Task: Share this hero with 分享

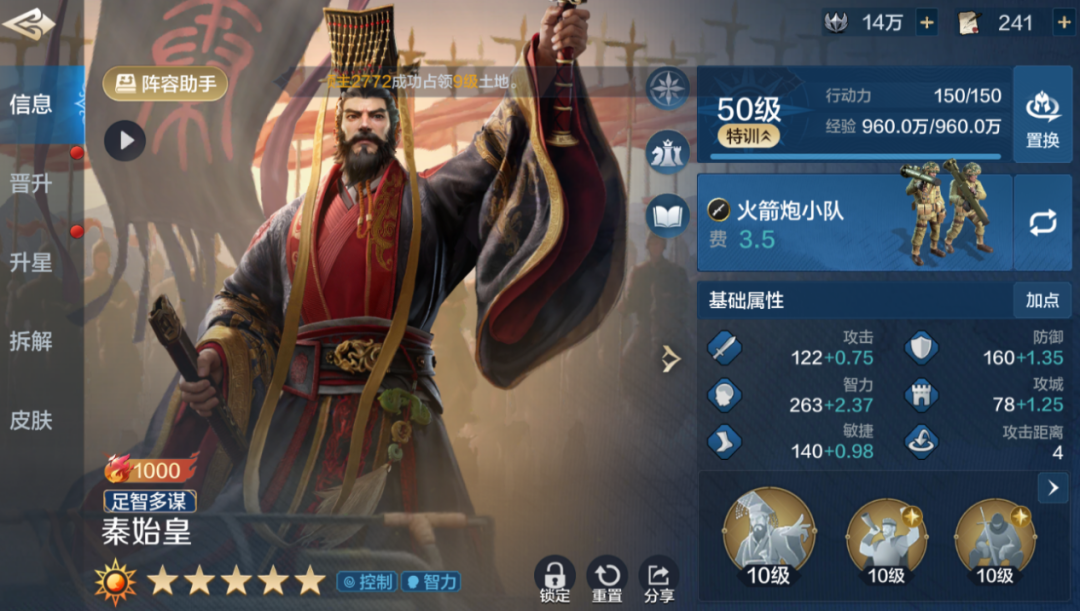Action: [x=659, y=580]
